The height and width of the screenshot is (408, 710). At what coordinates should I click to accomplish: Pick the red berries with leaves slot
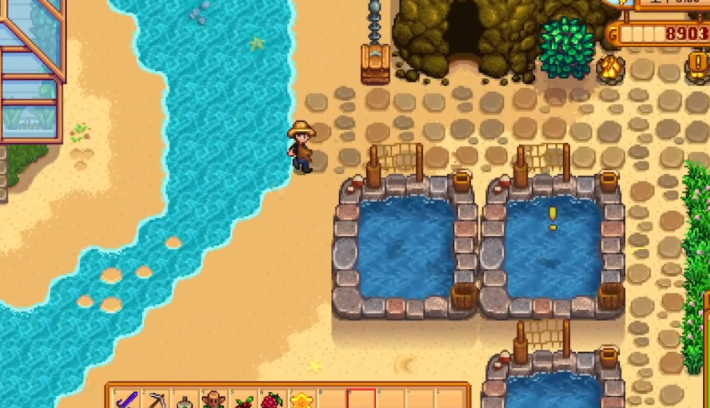(243, 400)
